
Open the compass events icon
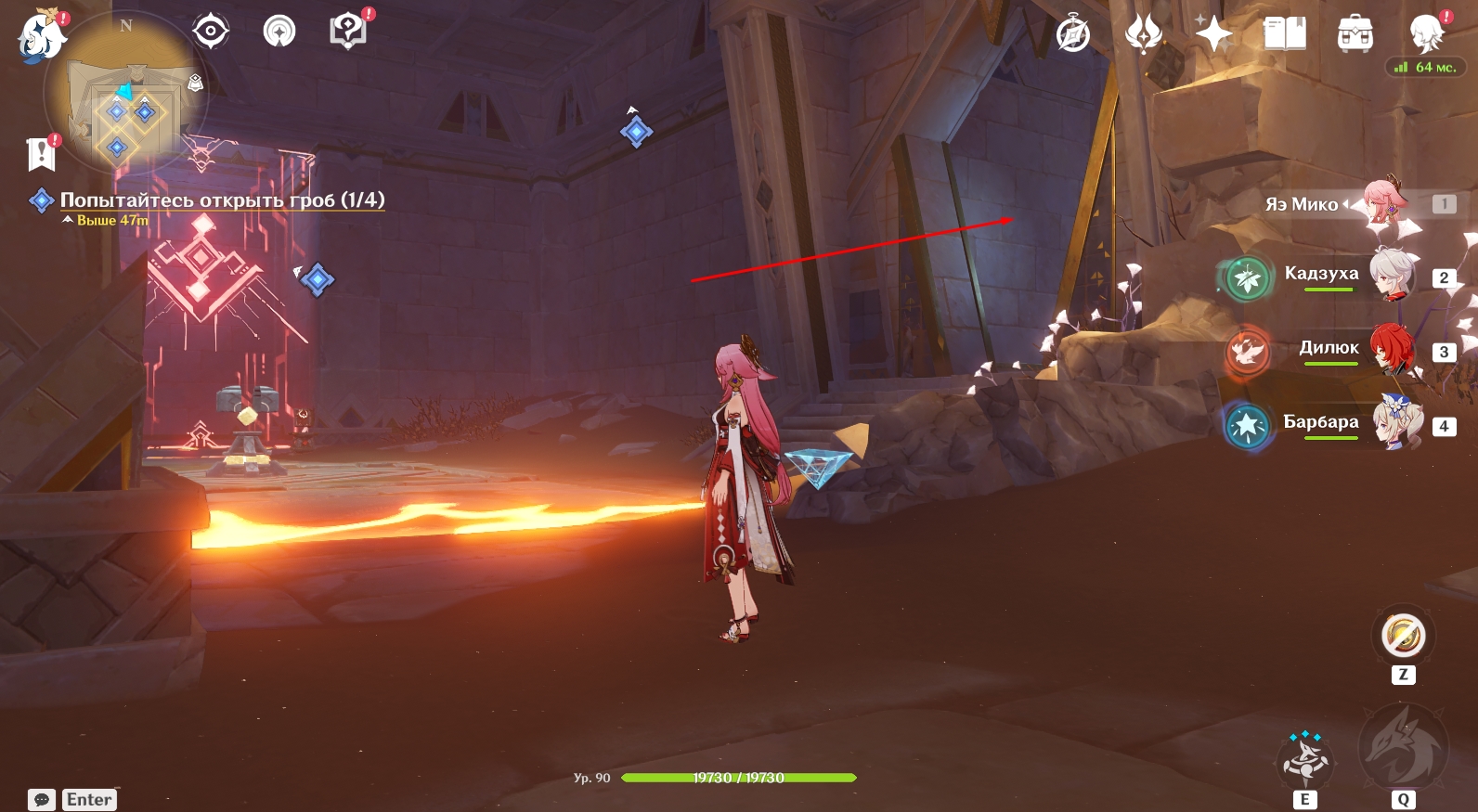(x=1073, y=35)
